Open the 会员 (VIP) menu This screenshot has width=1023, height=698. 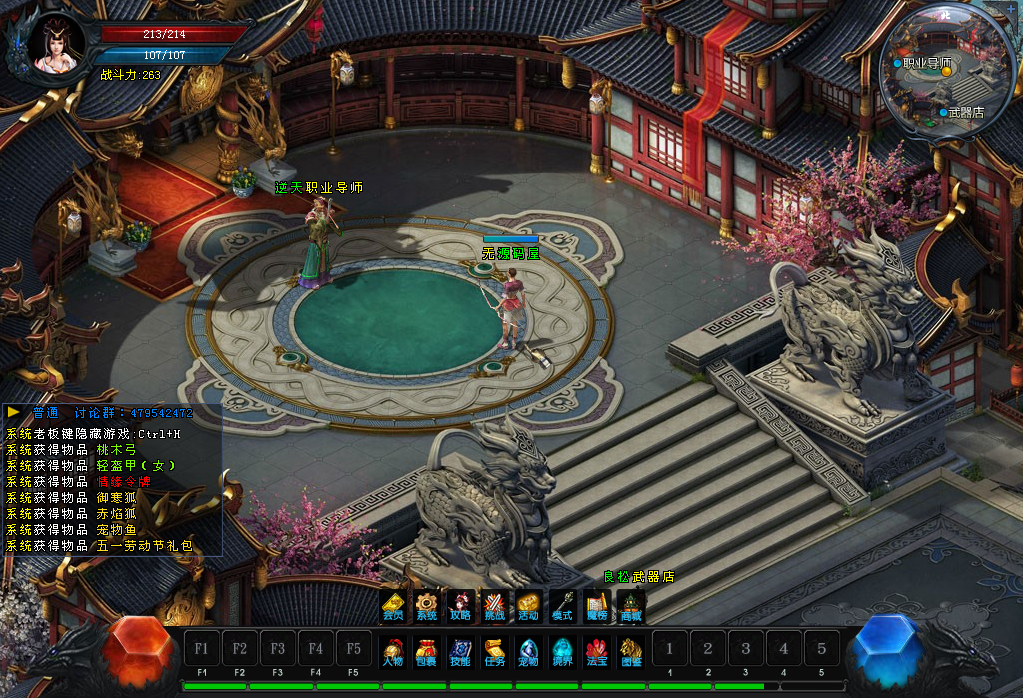click(394, 606)
